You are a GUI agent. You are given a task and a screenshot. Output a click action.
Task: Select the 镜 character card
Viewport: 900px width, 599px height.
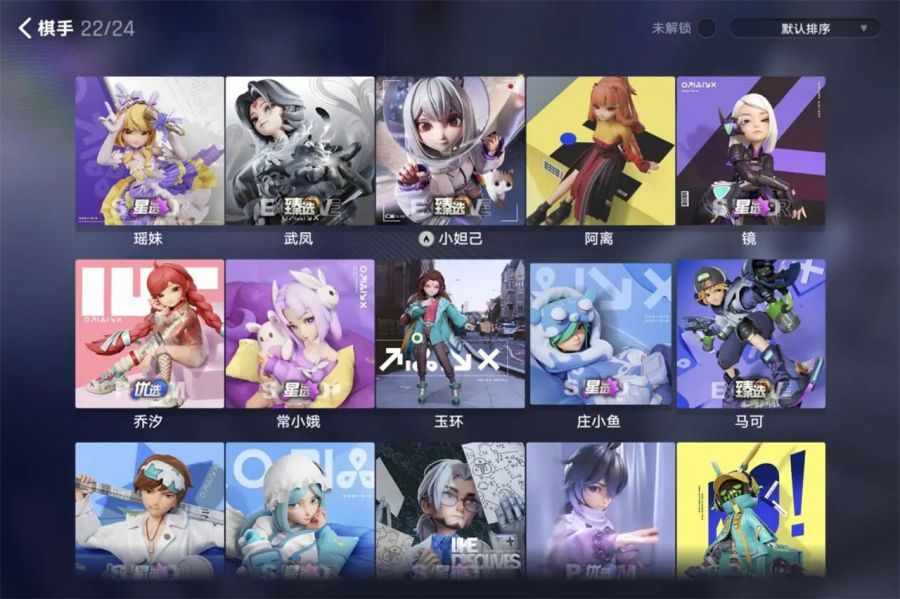coord(751,151)
